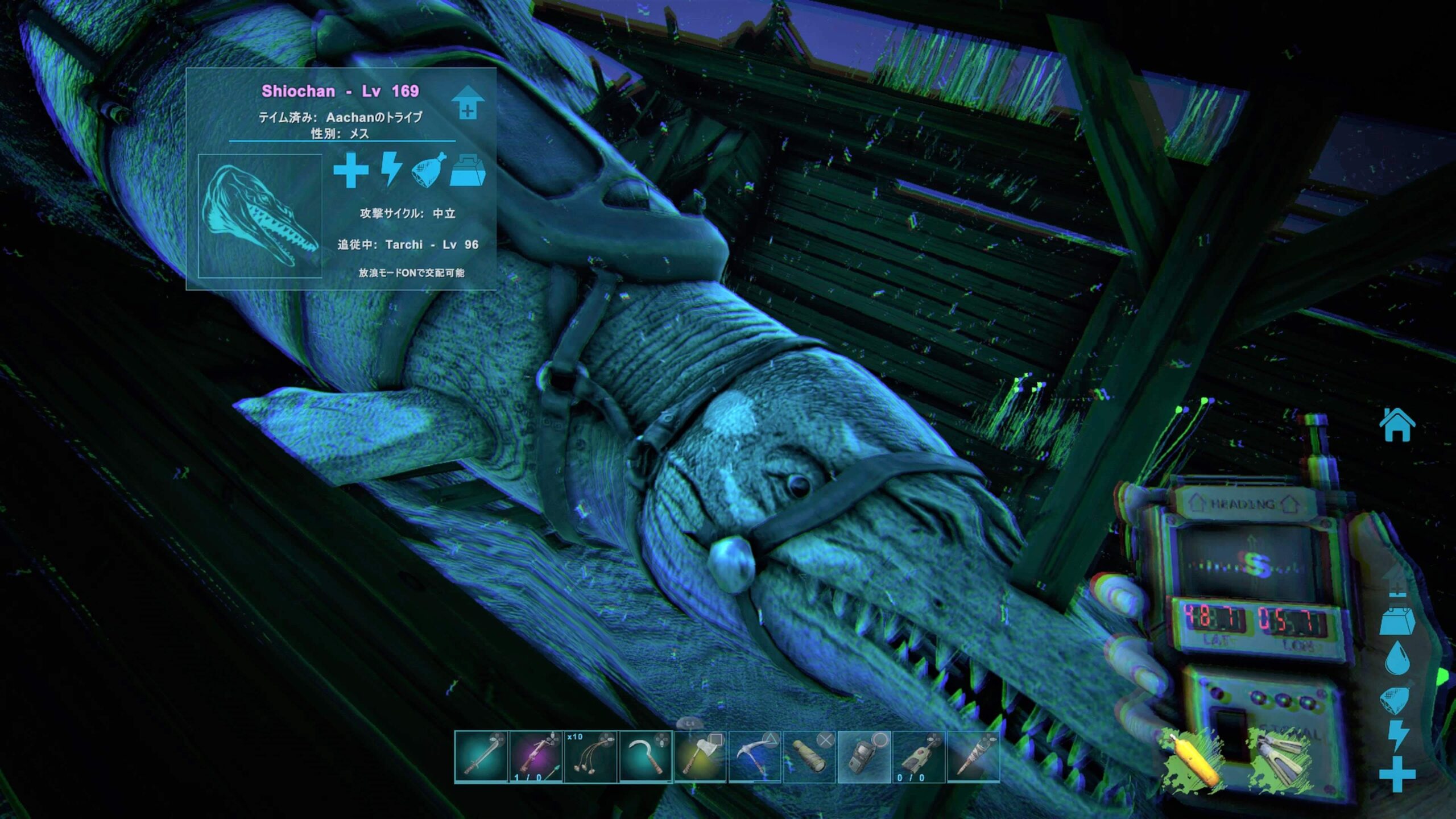
Task: Click the water droplet status icon
Action: pyautogui.click(x=1397, y=658)
